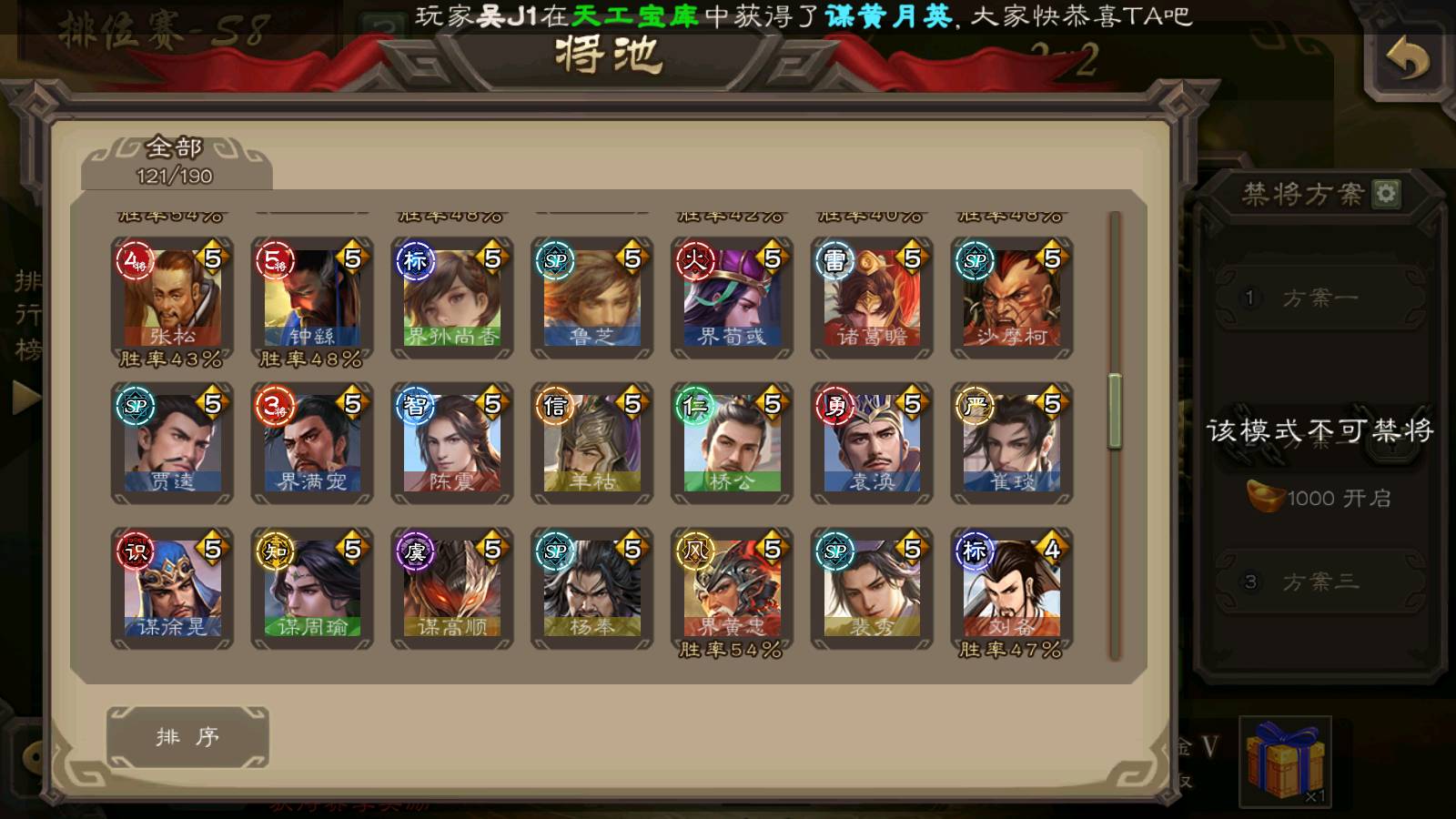
Task: Open the 禁将方案 gear settings
Action: (1386, 193)
